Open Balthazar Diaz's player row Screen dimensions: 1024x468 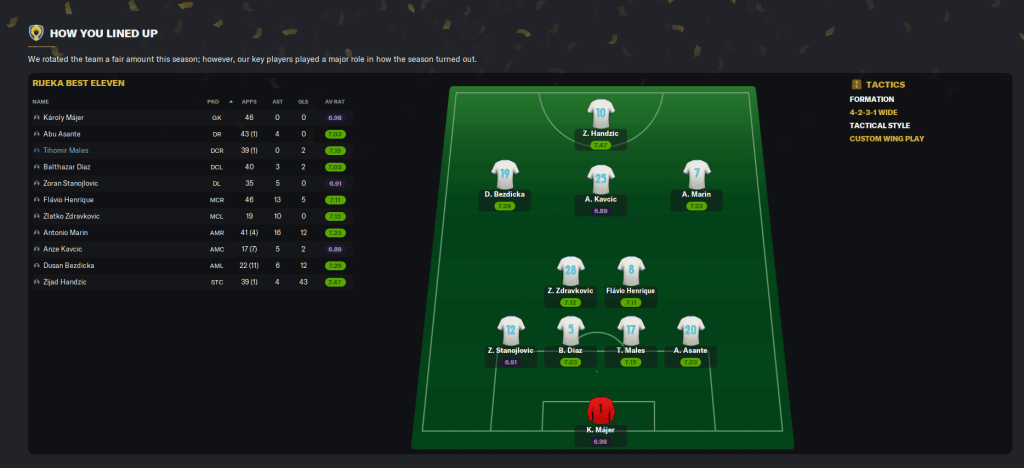coord(66,167)
